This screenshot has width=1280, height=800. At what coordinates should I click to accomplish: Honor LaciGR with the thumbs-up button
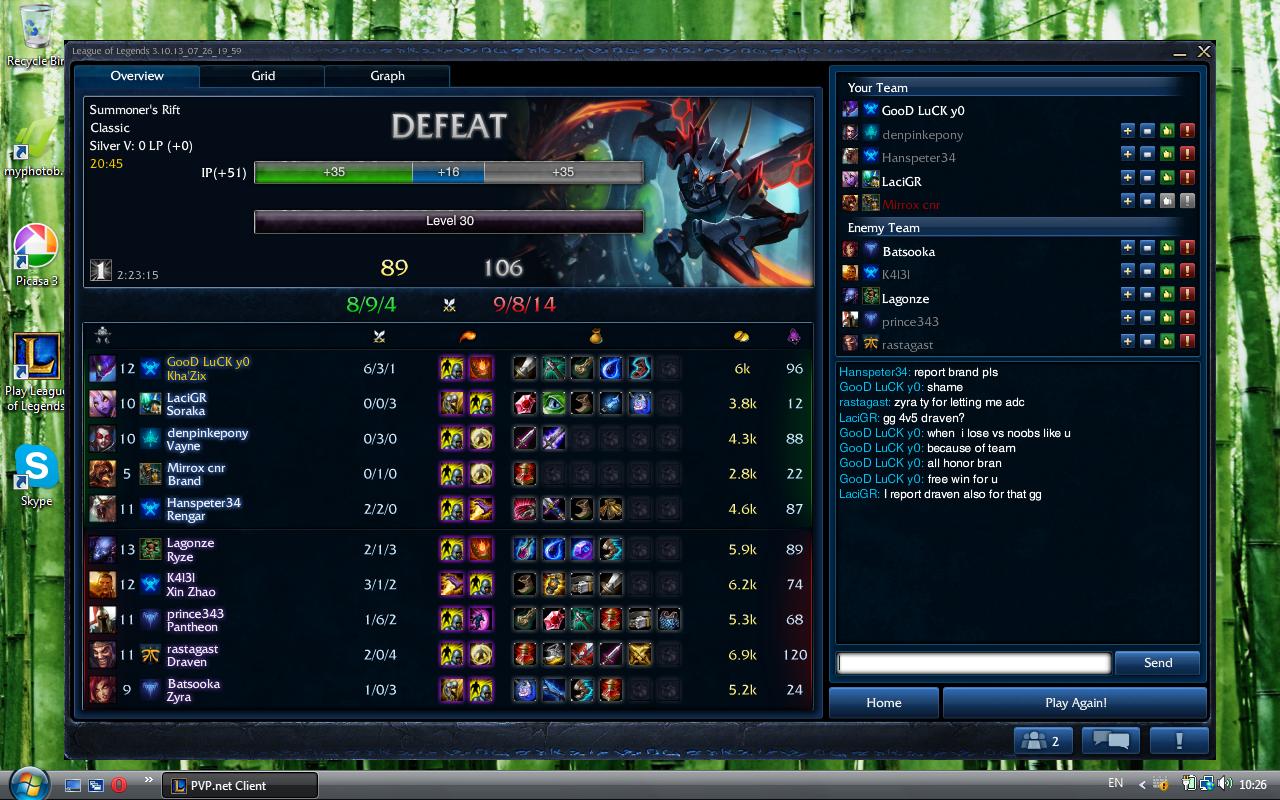point(1166,178)
